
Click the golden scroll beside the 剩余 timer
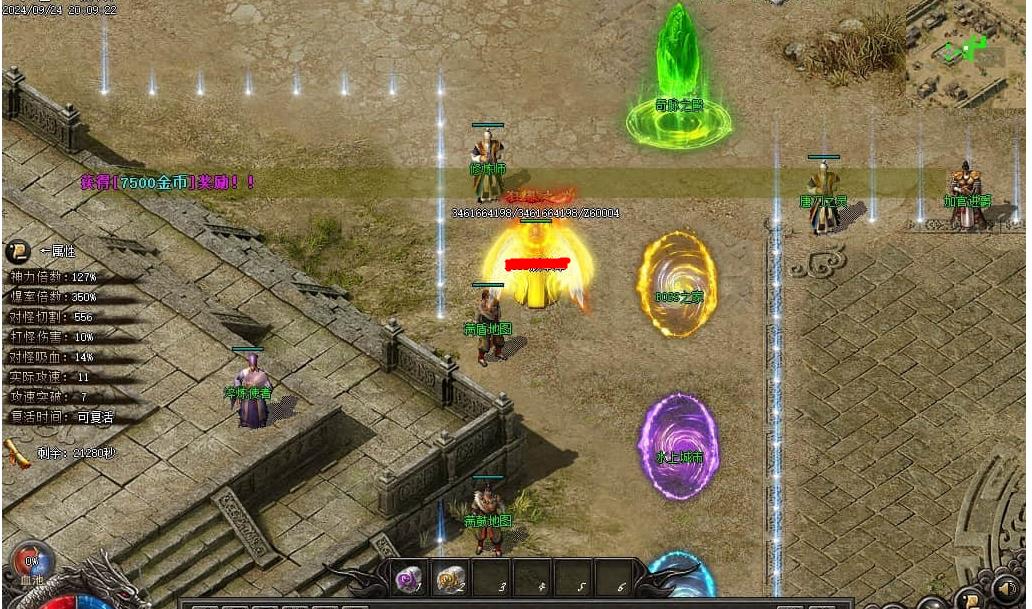pyautogui.click(x=16, y=452)
